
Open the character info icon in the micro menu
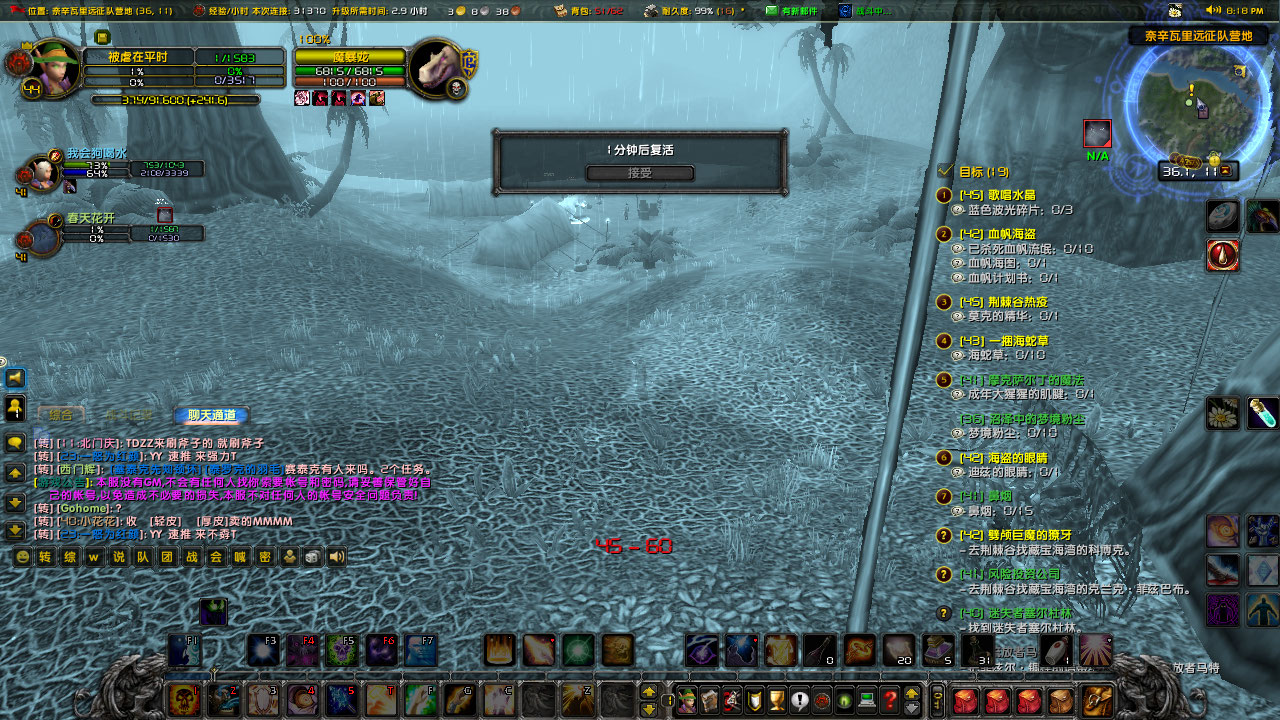point(688,700)
